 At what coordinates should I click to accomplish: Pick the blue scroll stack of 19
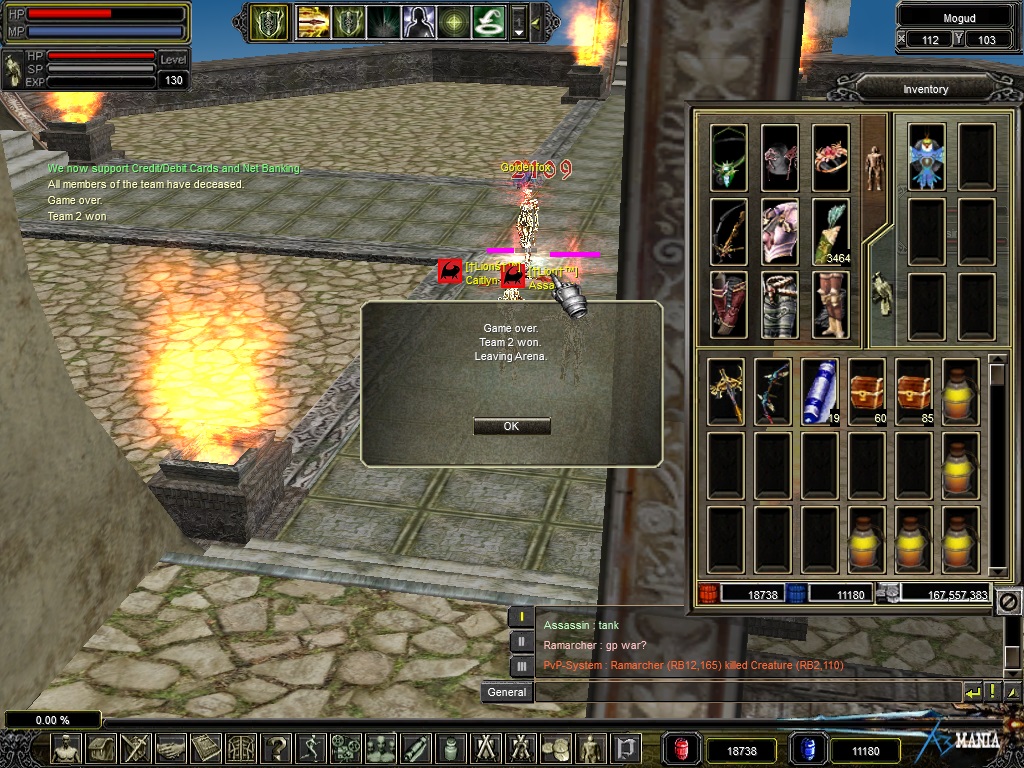(819, 392)
